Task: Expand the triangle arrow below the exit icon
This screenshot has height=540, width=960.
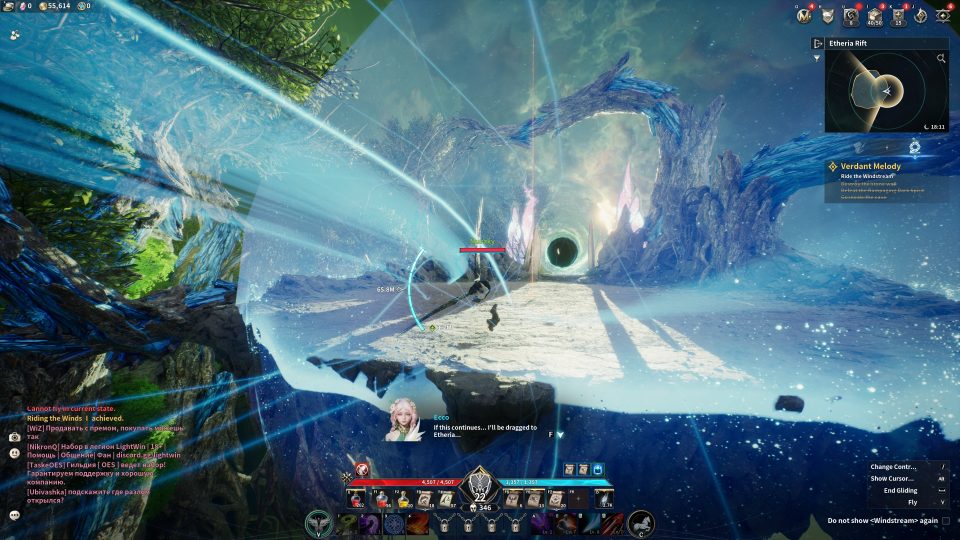Action: (817, 58)
